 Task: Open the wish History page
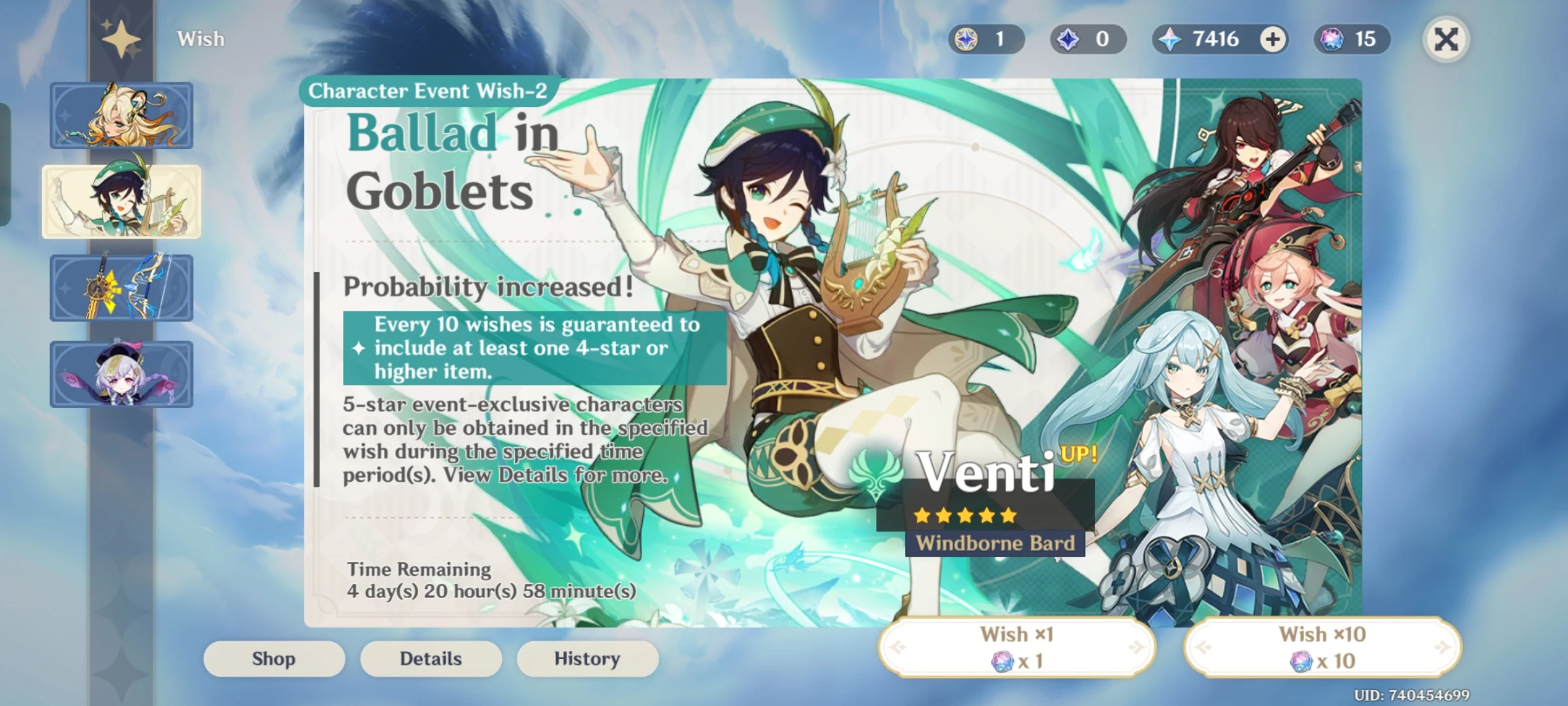587,658
